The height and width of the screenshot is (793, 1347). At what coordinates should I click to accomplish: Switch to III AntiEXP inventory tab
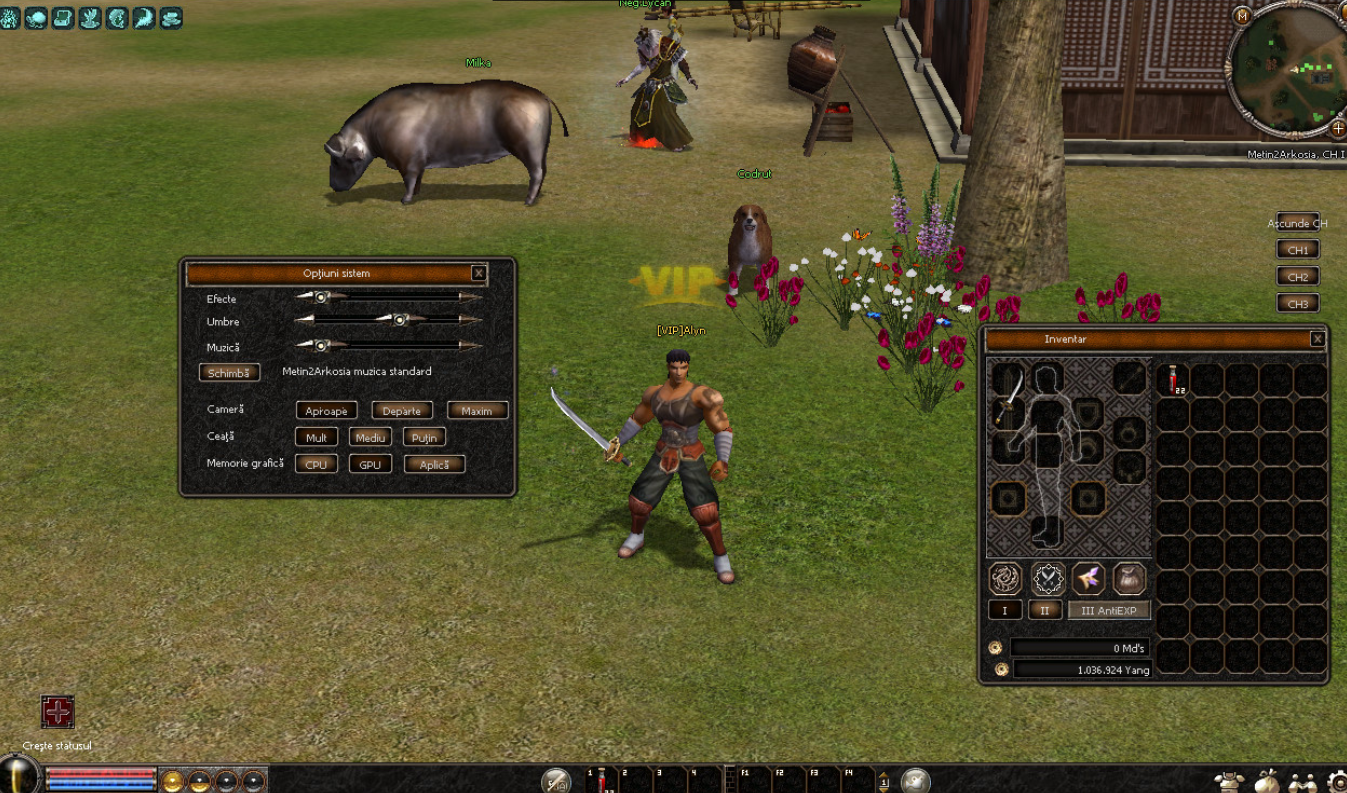tap(1109, 610)
